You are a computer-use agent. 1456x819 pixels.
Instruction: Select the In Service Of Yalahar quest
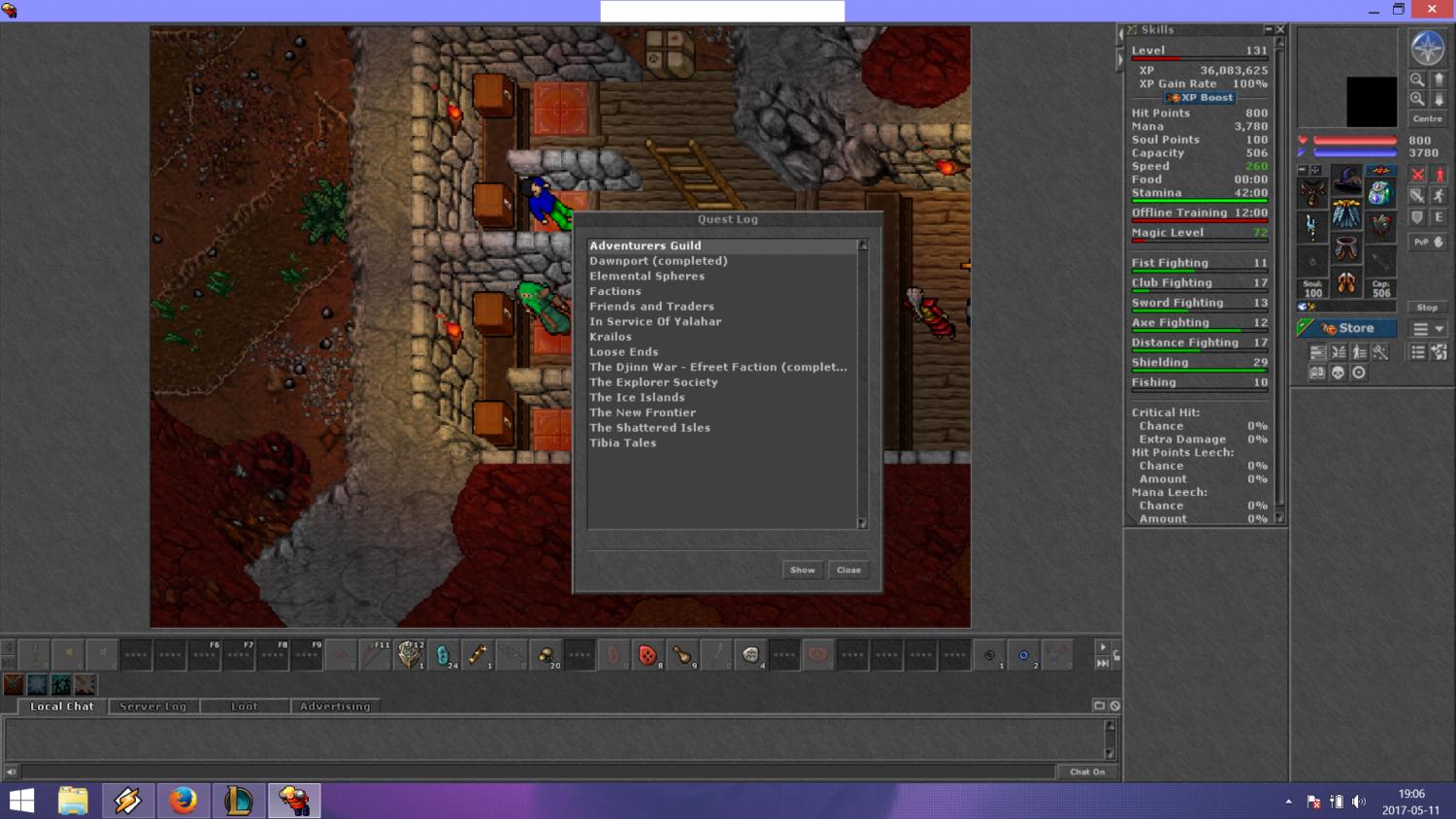pyautogui.click(x=655, y=321)
